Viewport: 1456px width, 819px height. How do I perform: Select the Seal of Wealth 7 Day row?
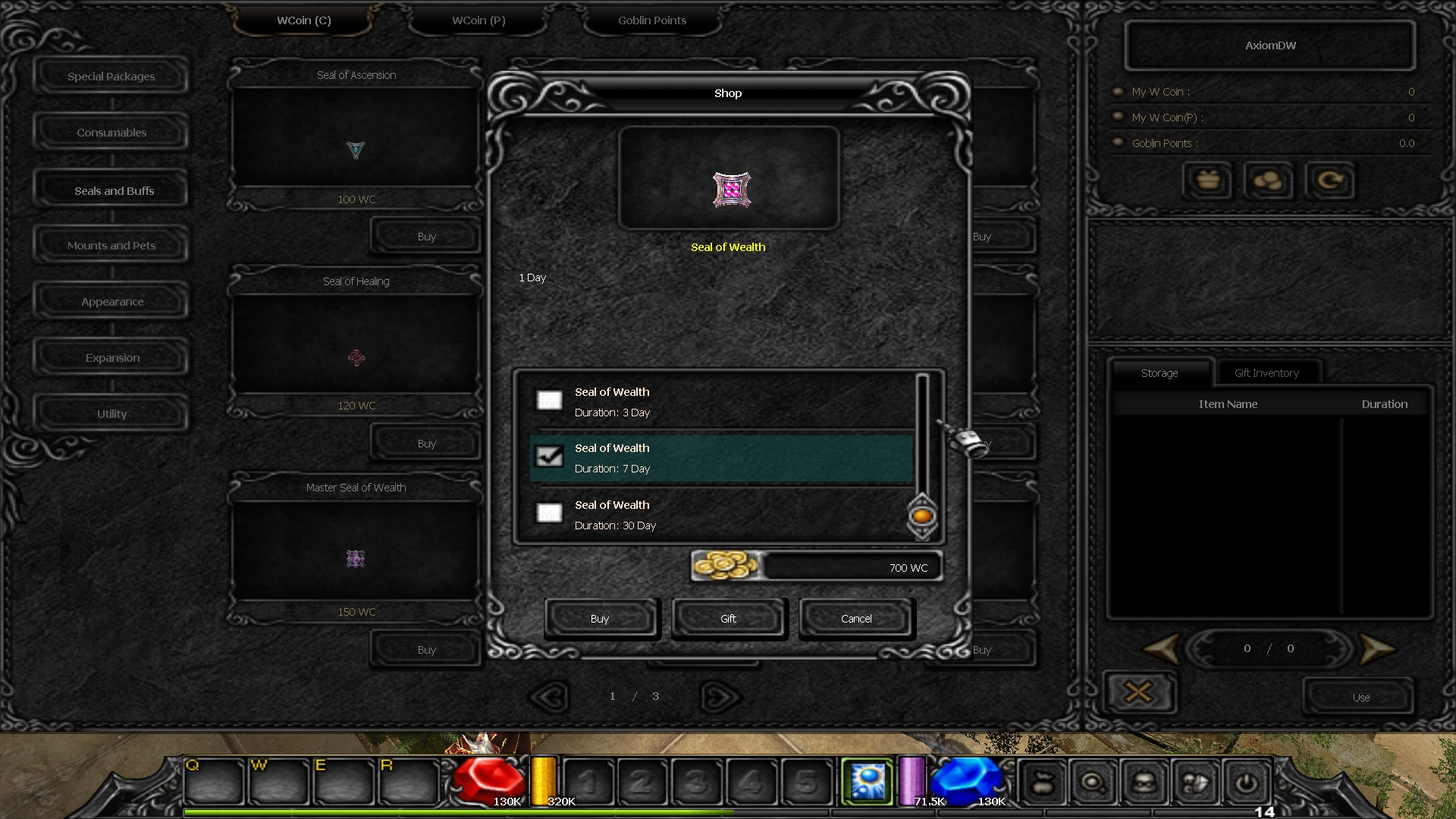720,458
